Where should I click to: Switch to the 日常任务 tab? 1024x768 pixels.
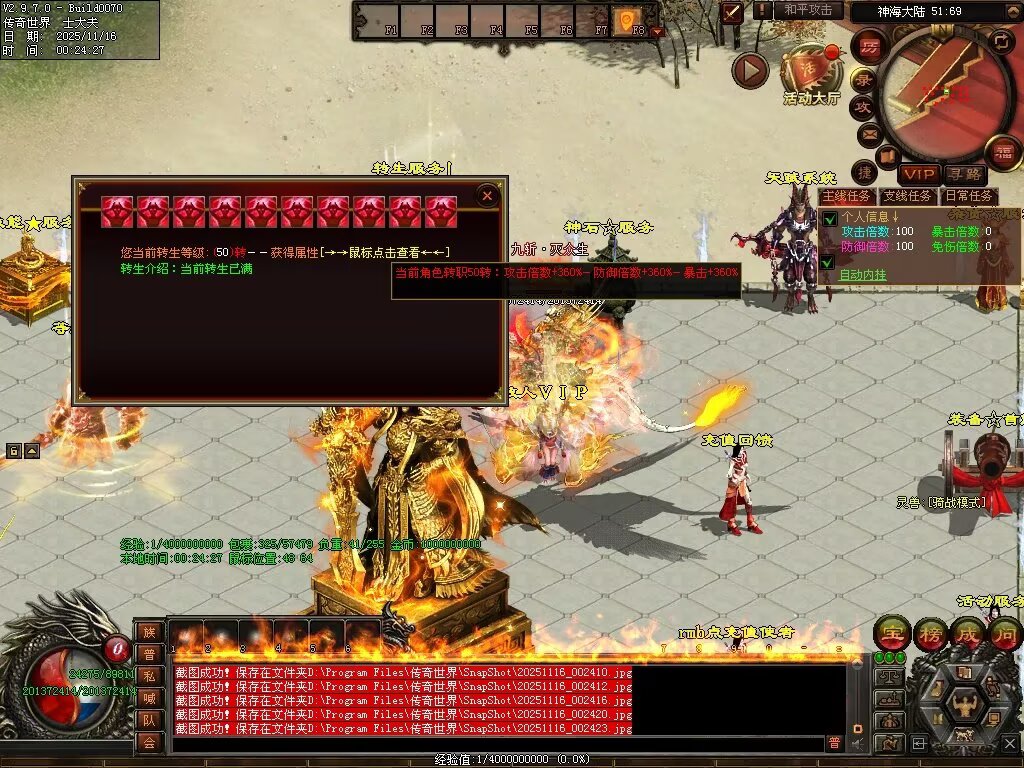(x=970, y=197)
